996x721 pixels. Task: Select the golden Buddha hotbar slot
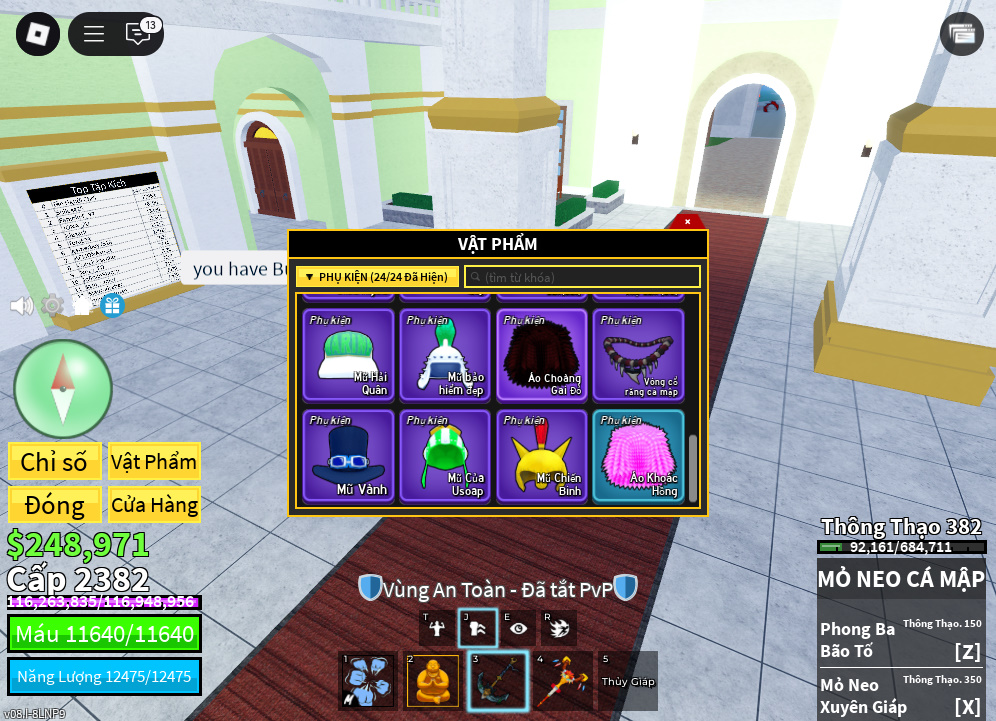(432, 681)
